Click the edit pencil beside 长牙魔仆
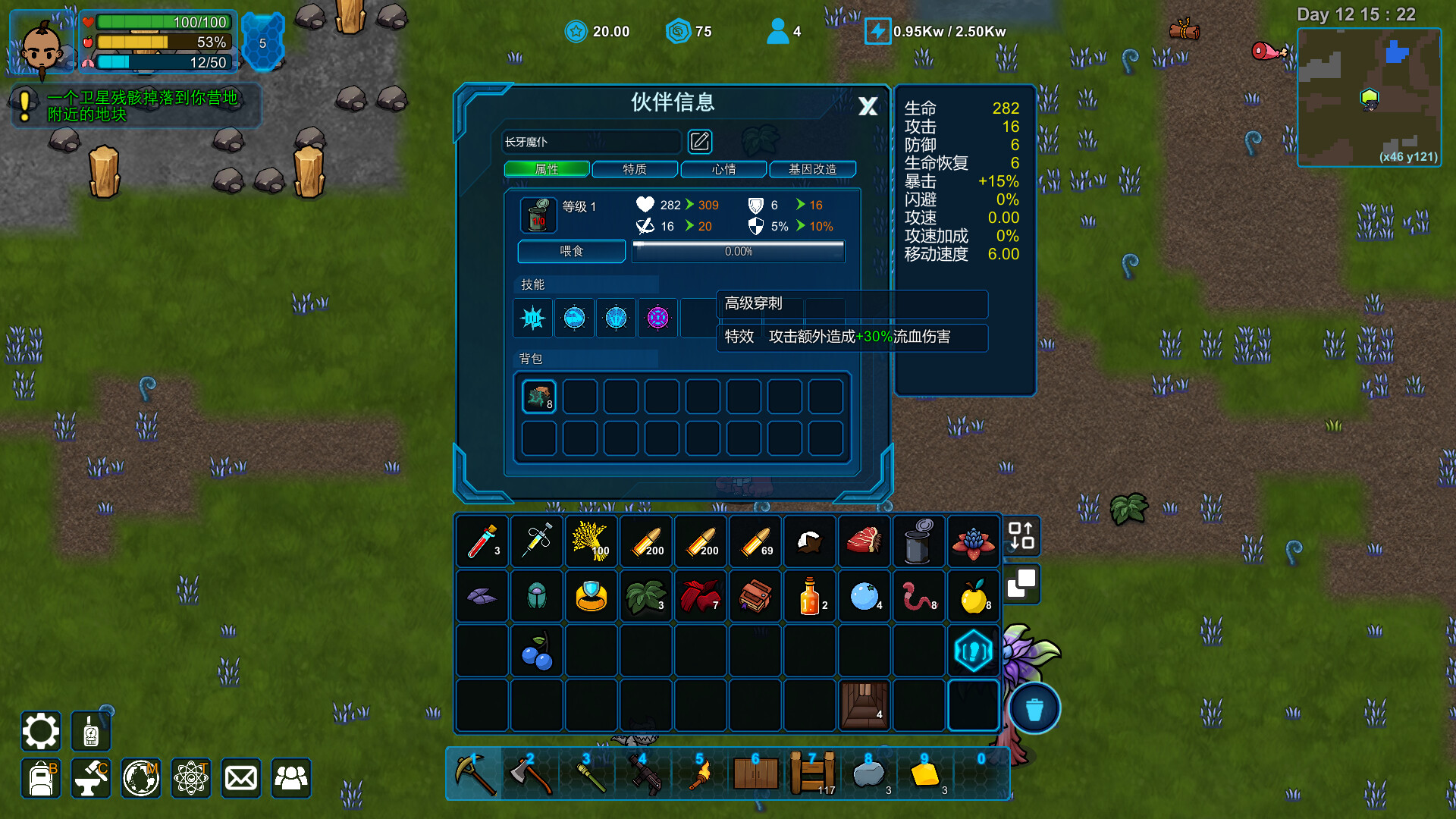Image resolution: width=1456 pixels, height=819 pixels. coord(700,142)
